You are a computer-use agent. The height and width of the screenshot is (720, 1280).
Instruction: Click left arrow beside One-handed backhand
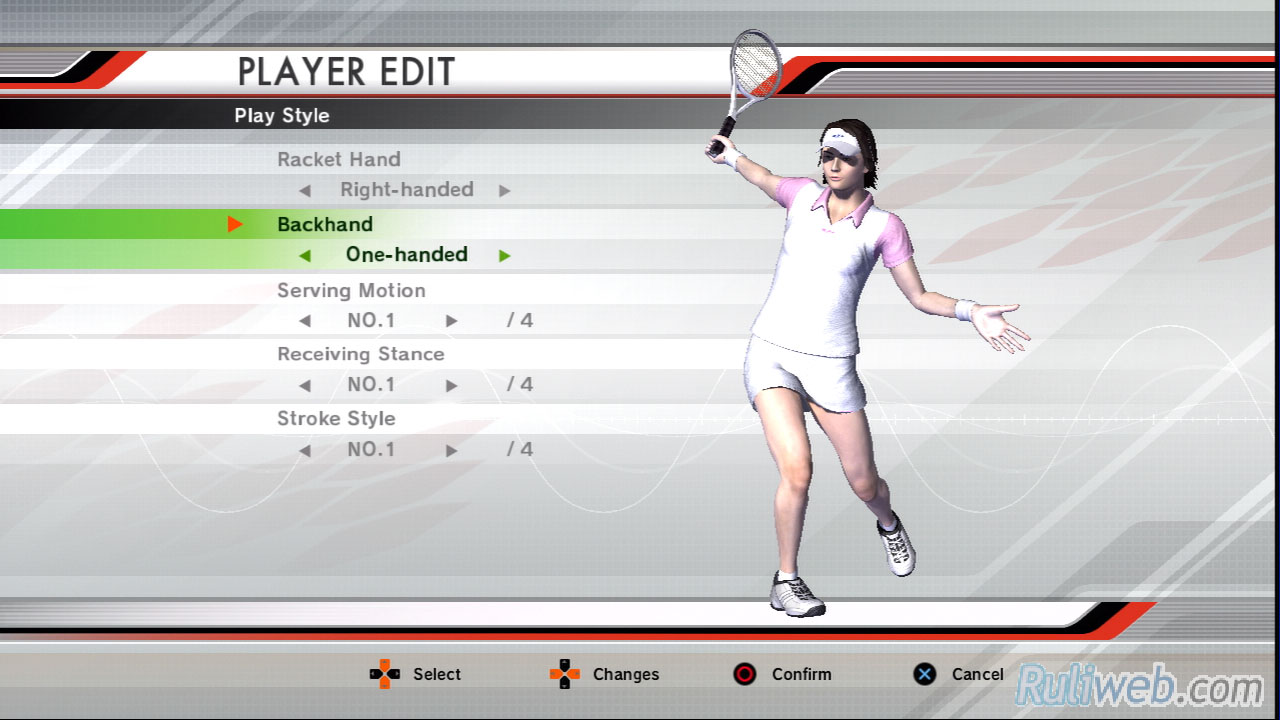[x=305, y=256]
